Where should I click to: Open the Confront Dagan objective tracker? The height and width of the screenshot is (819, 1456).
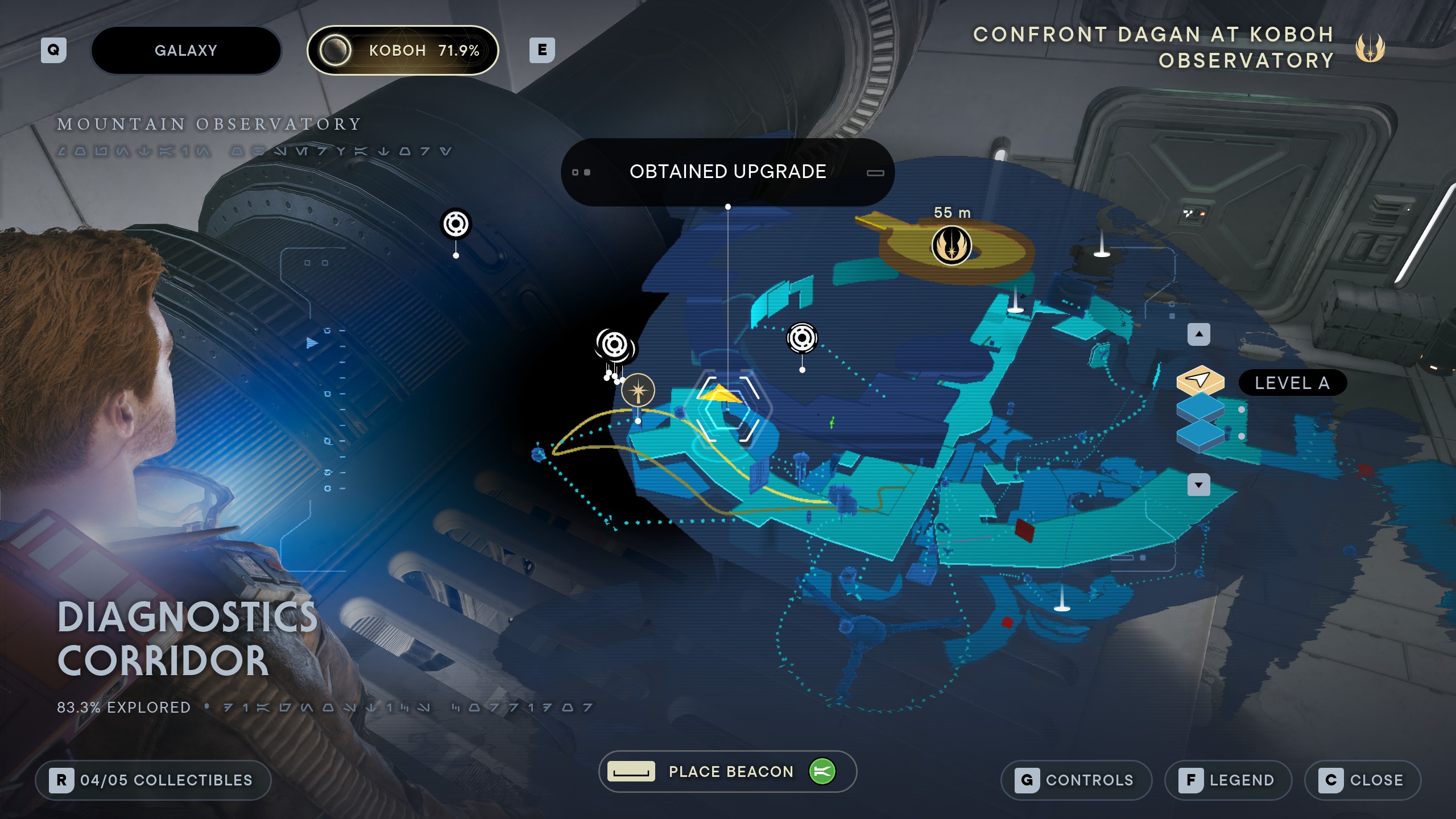pos(1155,47)
